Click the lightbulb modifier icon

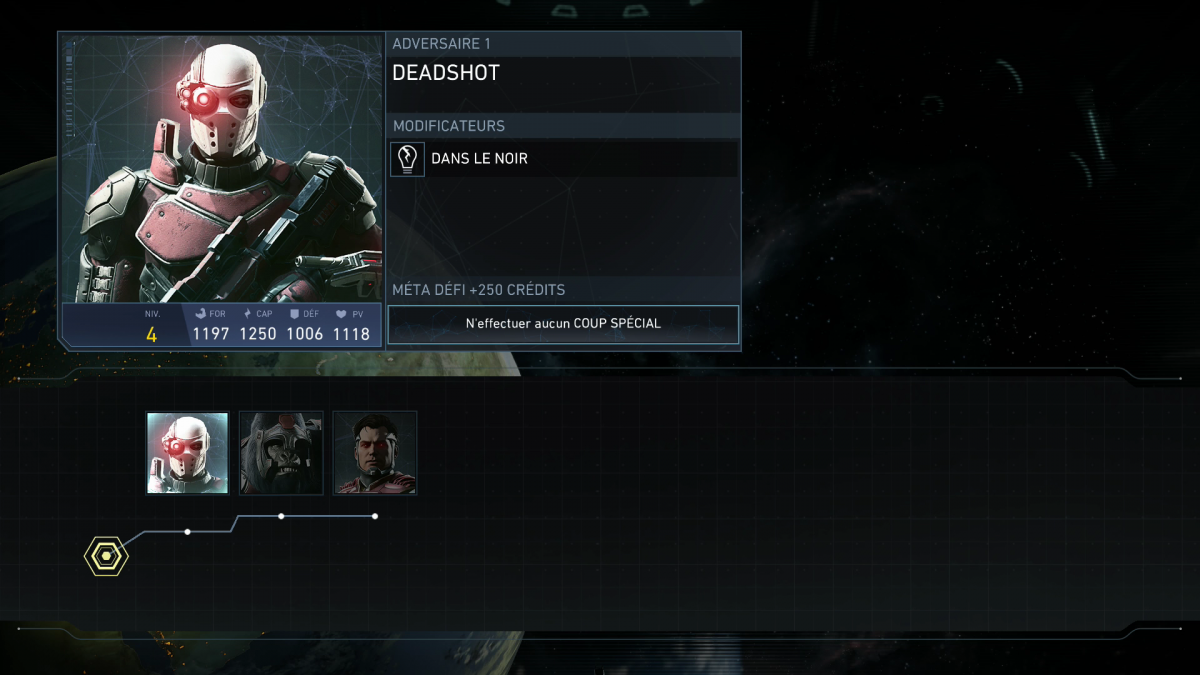coord(407,159)
